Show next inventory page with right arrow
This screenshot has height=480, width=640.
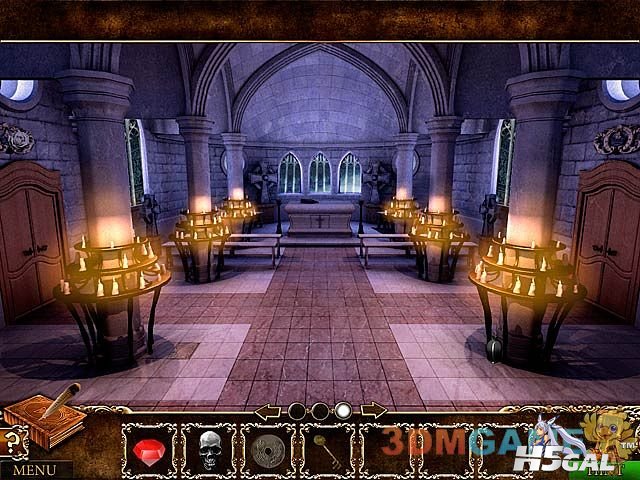point(374,410)
